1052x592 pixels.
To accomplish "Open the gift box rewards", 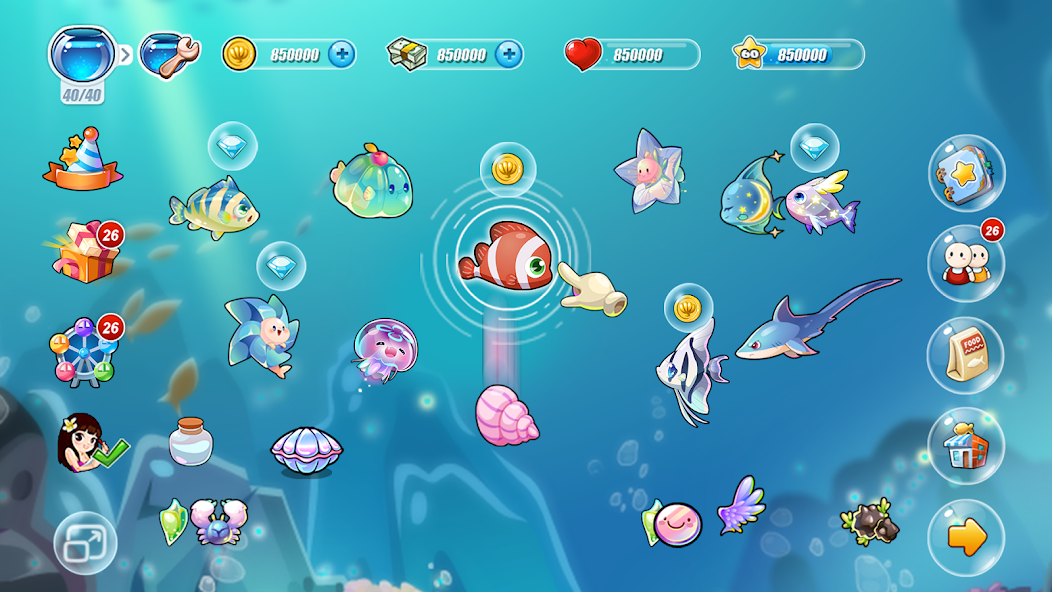I will (x=87, y=251).
